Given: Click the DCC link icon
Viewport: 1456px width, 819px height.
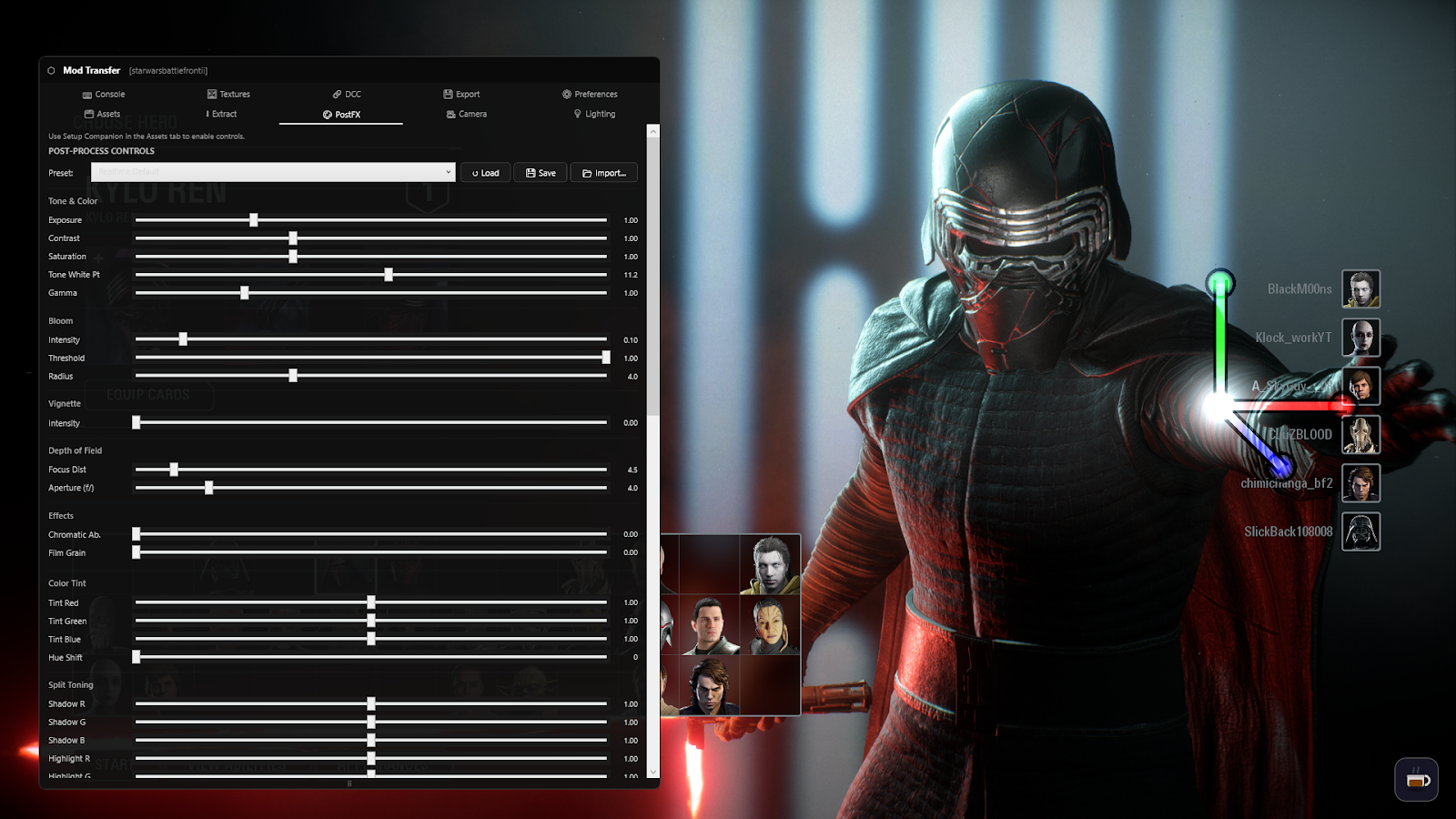Looking at the screenshot, I should 335,94.
